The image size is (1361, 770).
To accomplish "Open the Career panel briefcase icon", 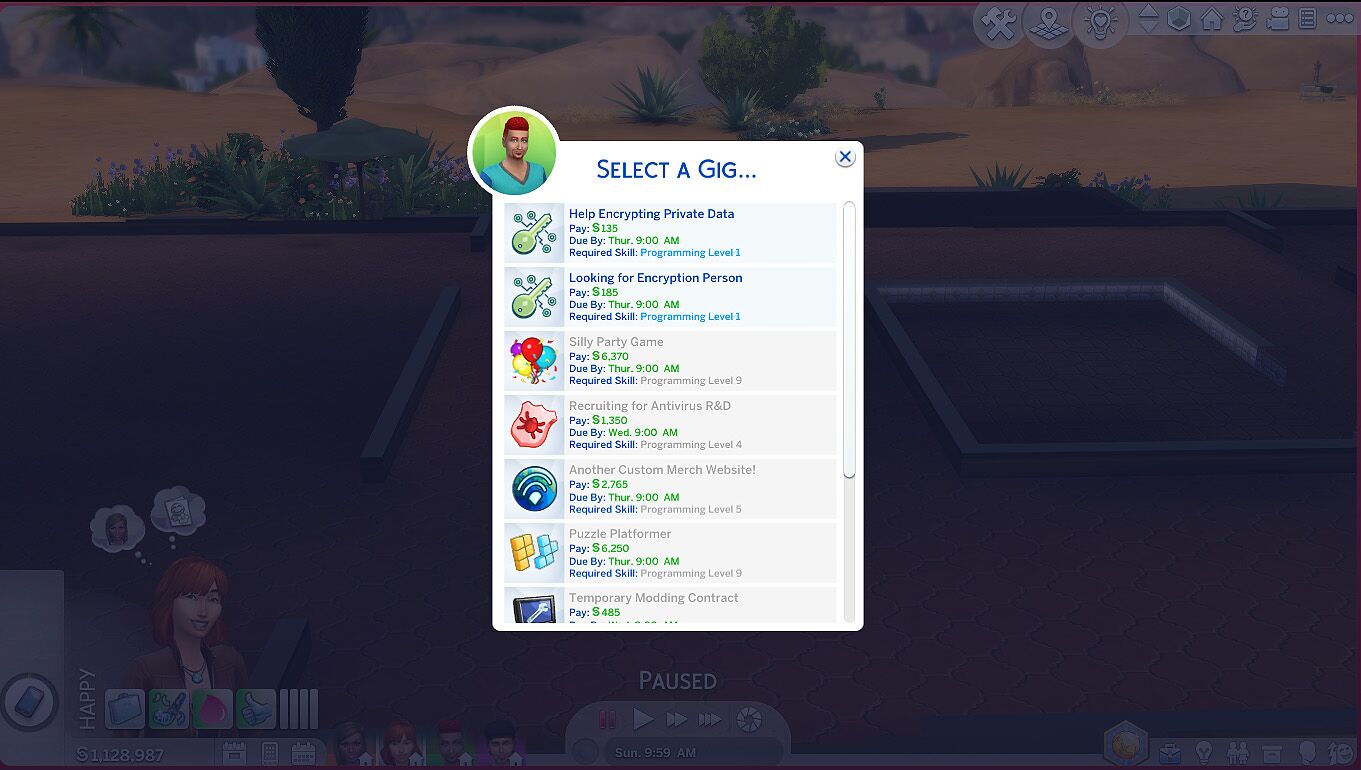I will pos(1170,752).
